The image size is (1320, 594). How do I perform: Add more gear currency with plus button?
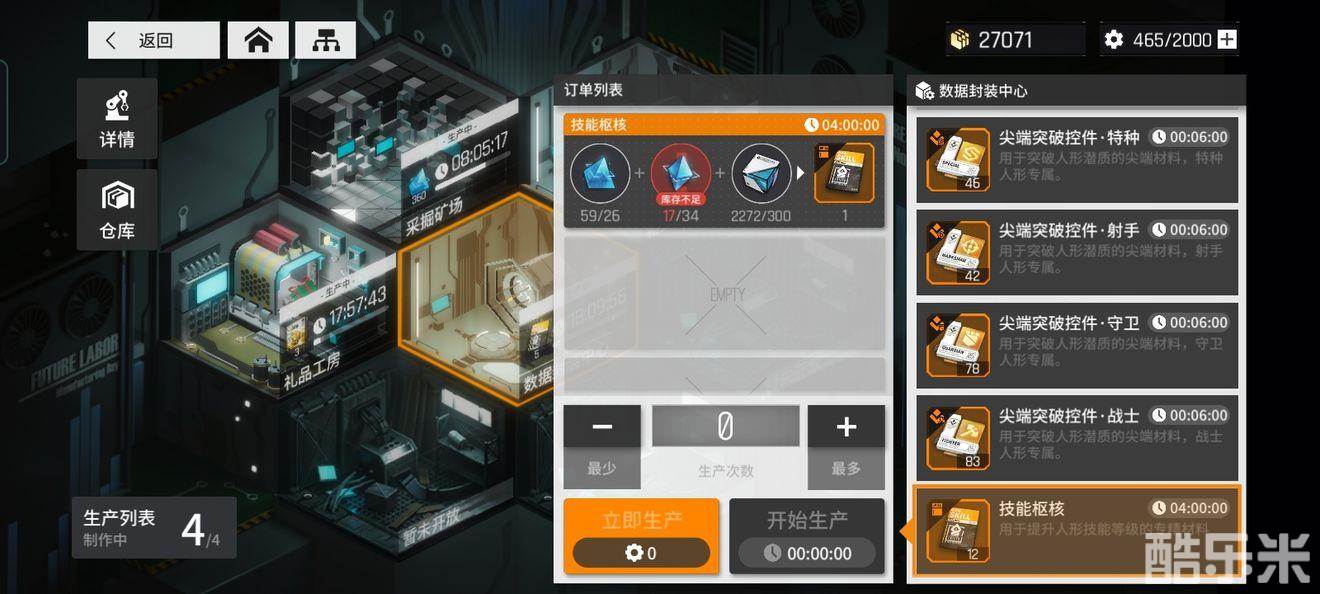[1227, 40]
